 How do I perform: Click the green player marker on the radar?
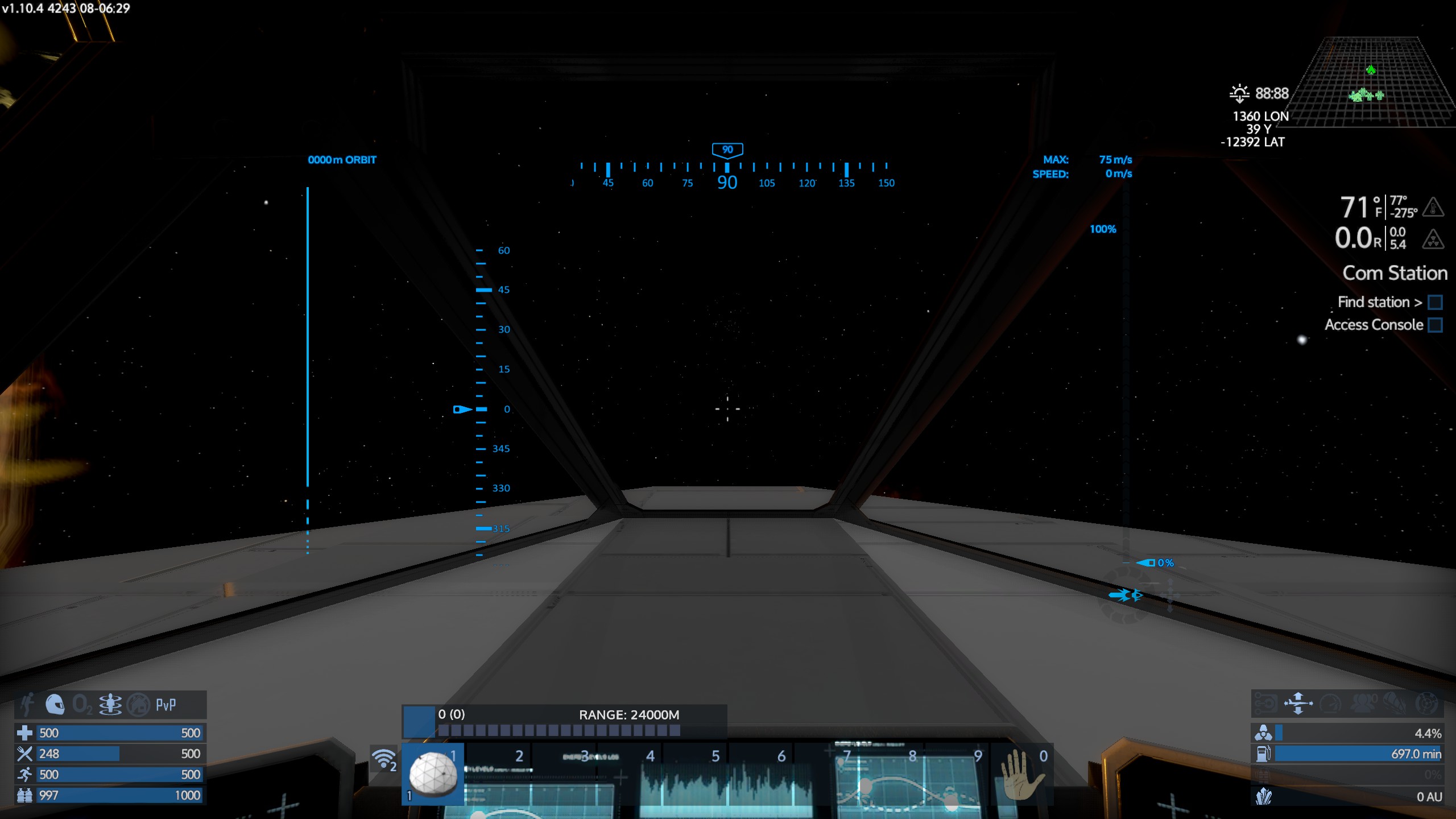[x=1371, y=70]
